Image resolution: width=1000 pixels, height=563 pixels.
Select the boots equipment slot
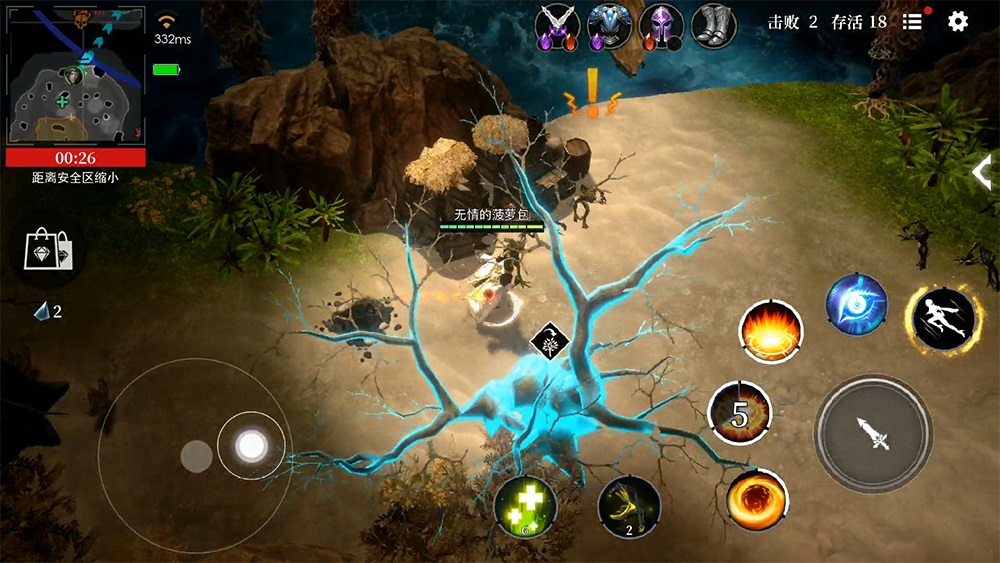coord(713,25)
